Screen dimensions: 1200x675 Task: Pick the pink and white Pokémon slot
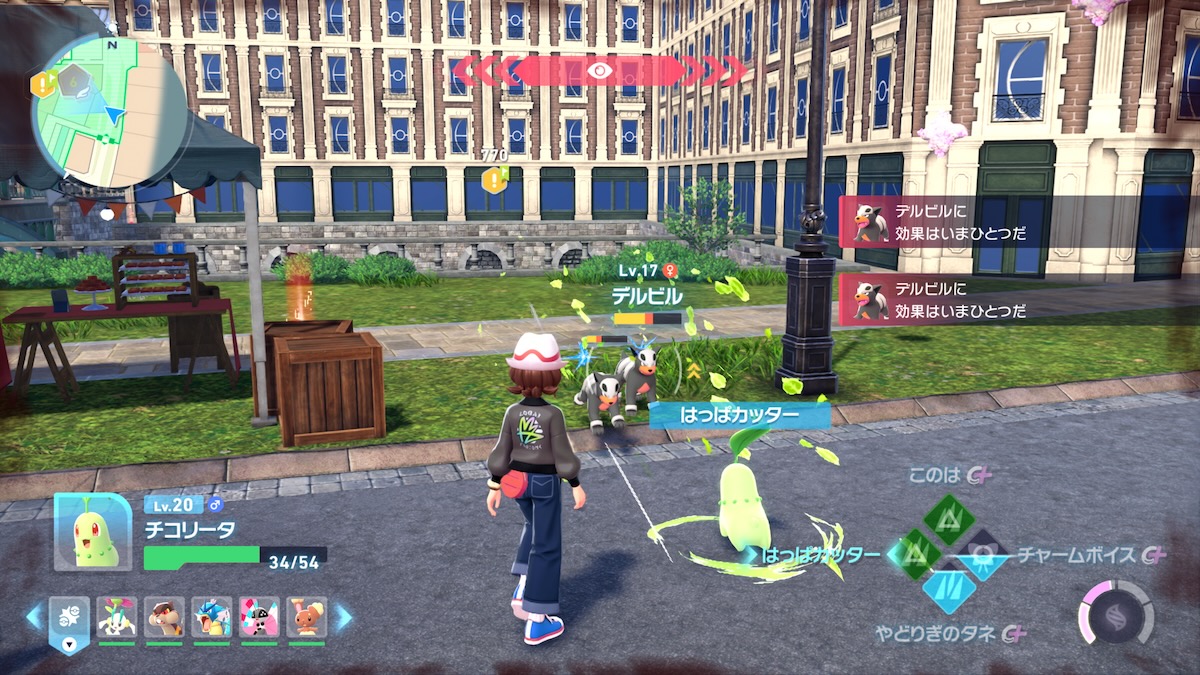coord(260,617)
